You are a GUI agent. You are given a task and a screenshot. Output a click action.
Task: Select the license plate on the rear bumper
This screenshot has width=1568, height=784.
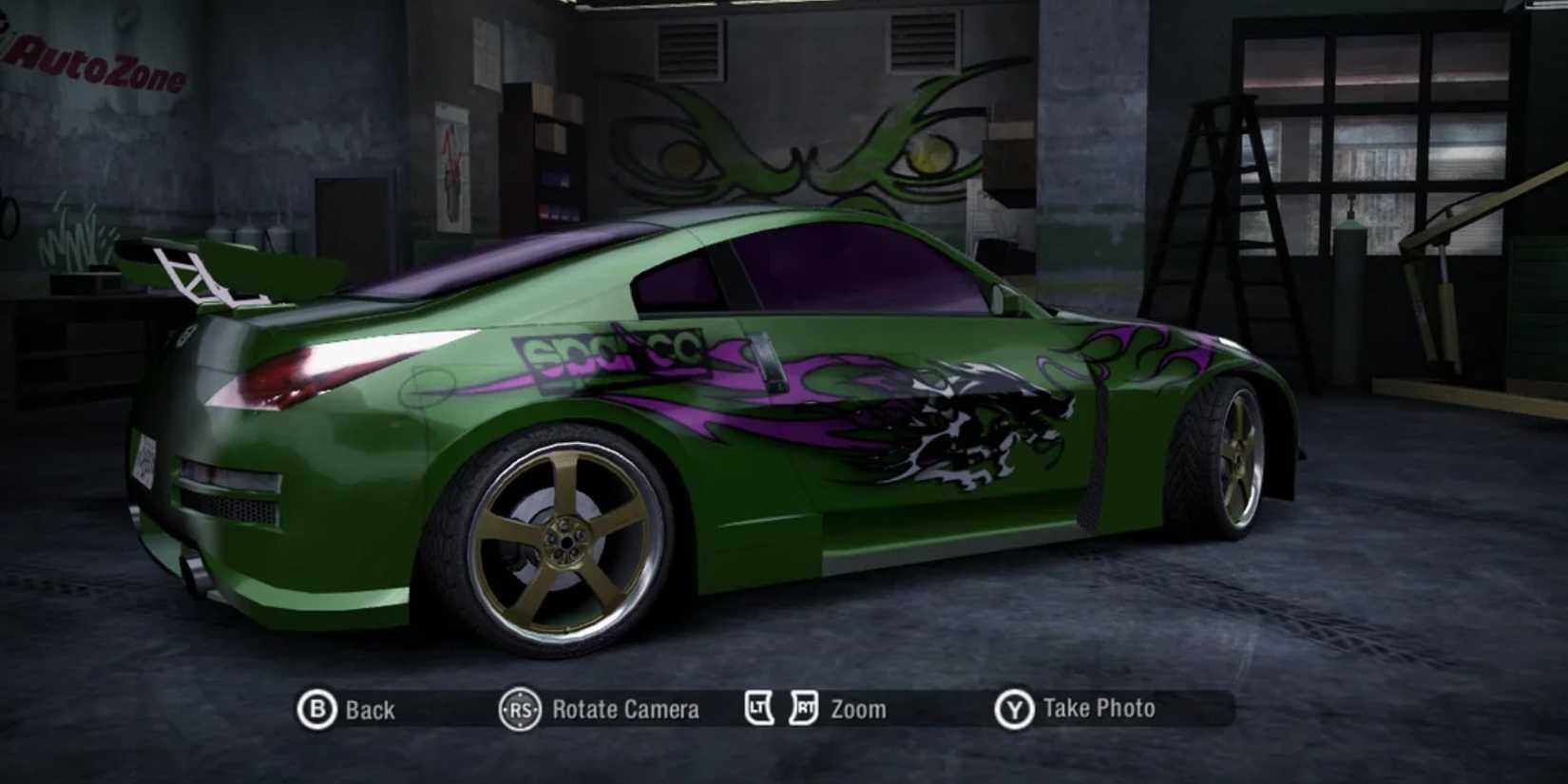click(x=144, y=459)
